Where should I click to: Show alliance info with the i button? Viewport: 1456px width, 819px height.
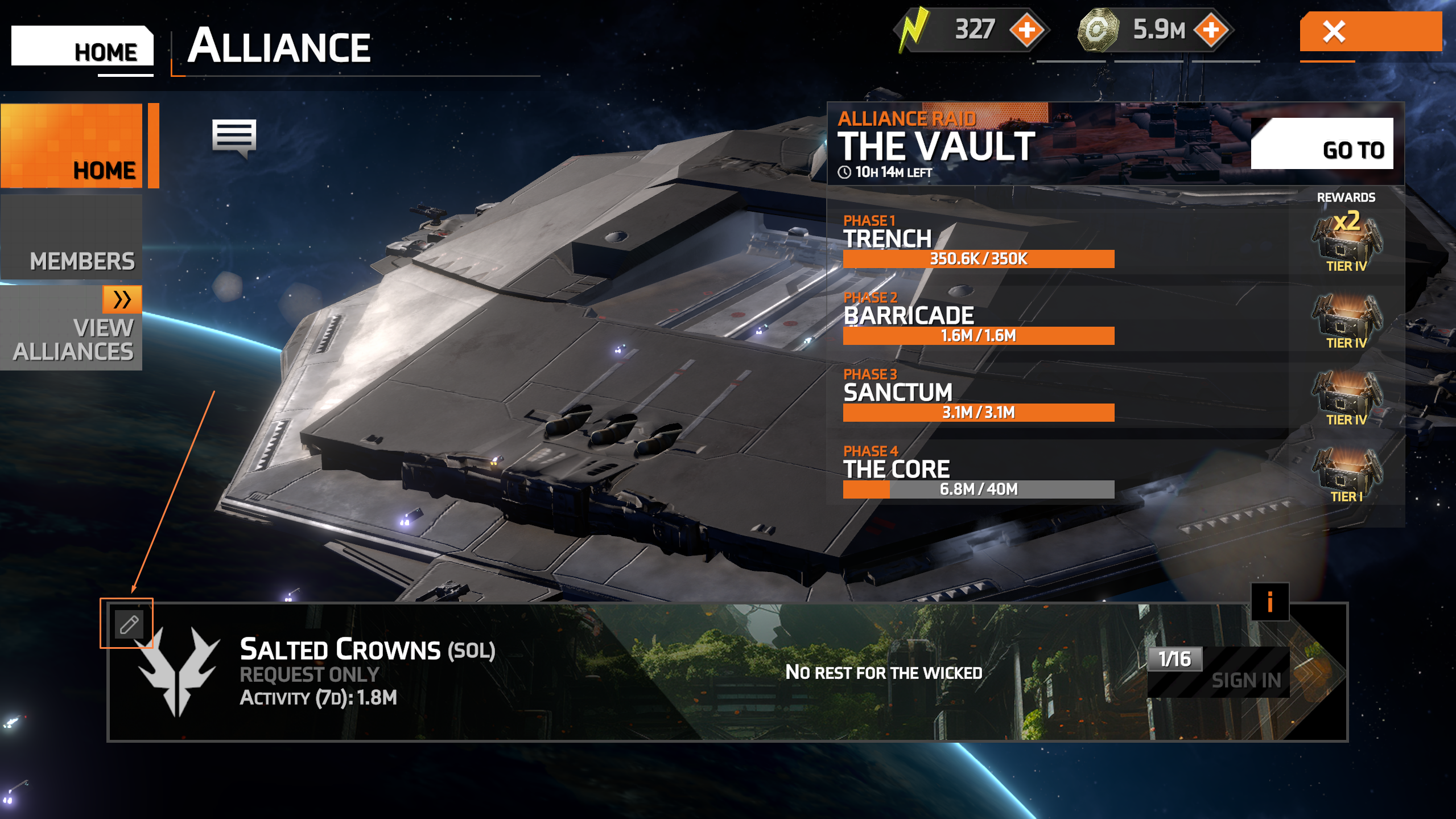1269,602
